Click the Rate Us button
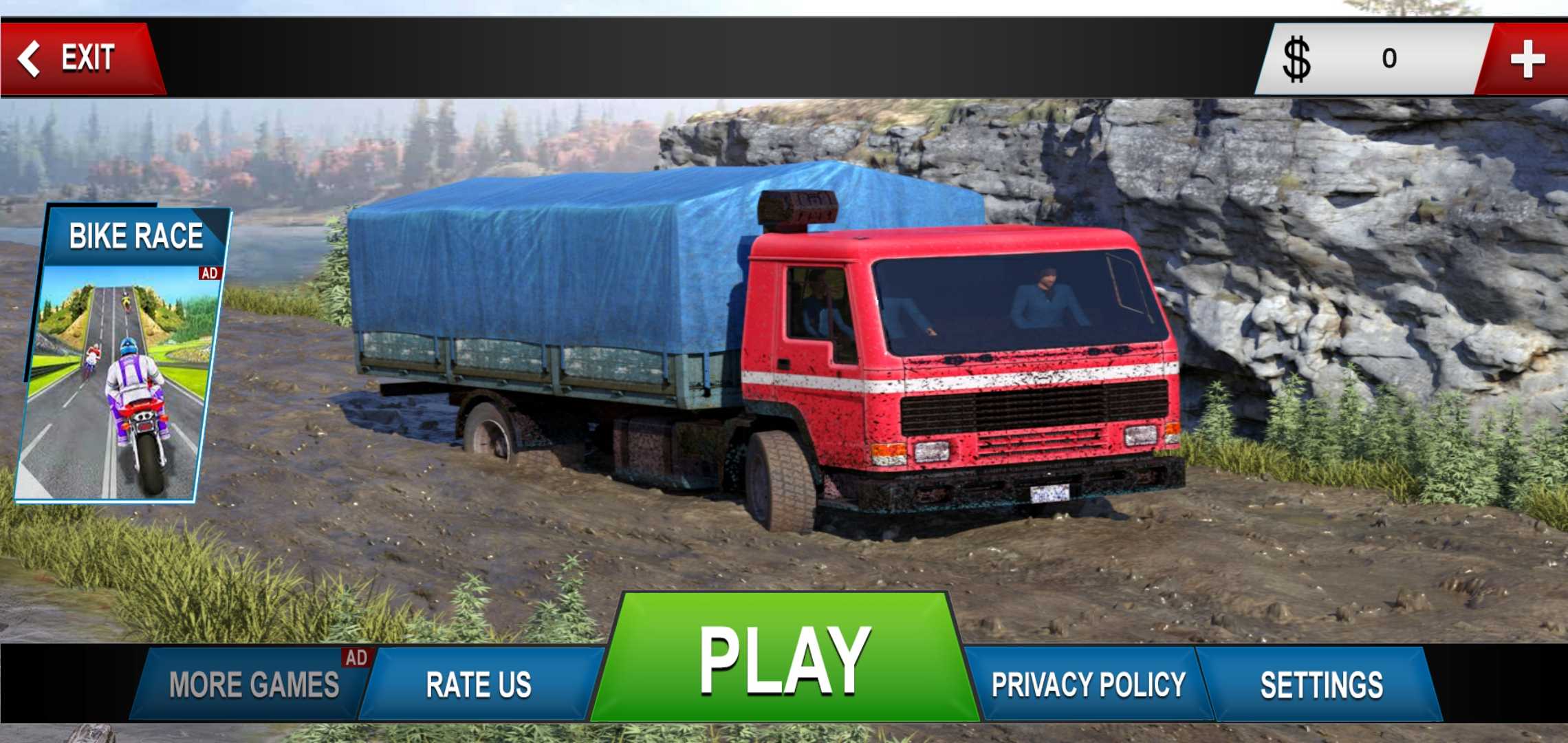1568x743 pixels. [x=479, y=685]
